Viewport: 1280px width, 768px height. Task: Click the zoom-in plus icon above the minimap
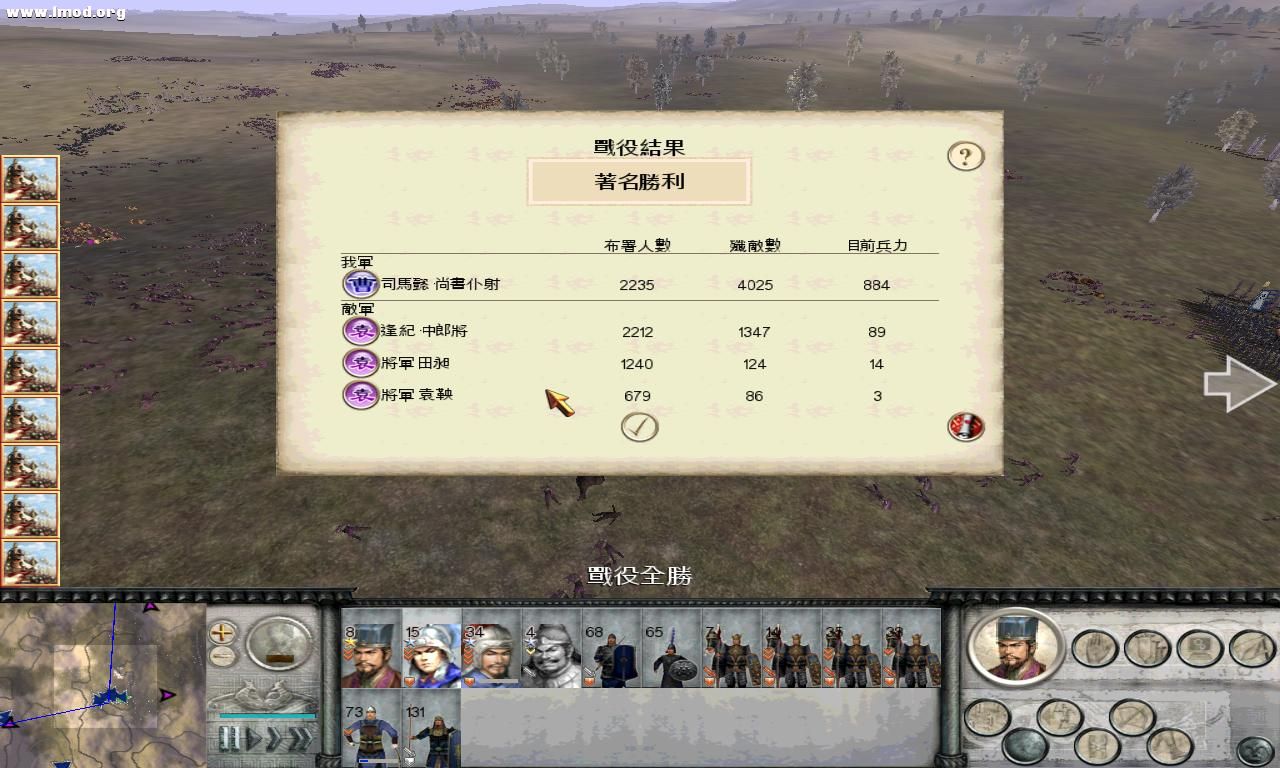[222, 634]
